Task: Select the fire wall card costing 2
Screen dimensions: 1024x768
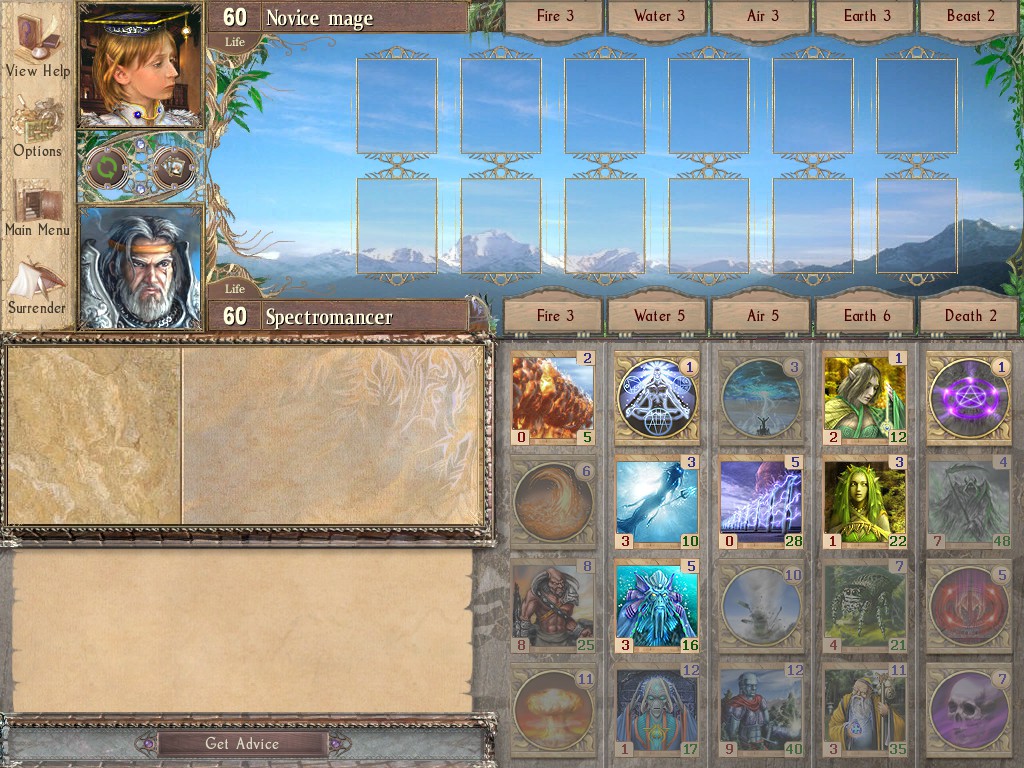Action: pyautogui.click(x=553, y=397)
